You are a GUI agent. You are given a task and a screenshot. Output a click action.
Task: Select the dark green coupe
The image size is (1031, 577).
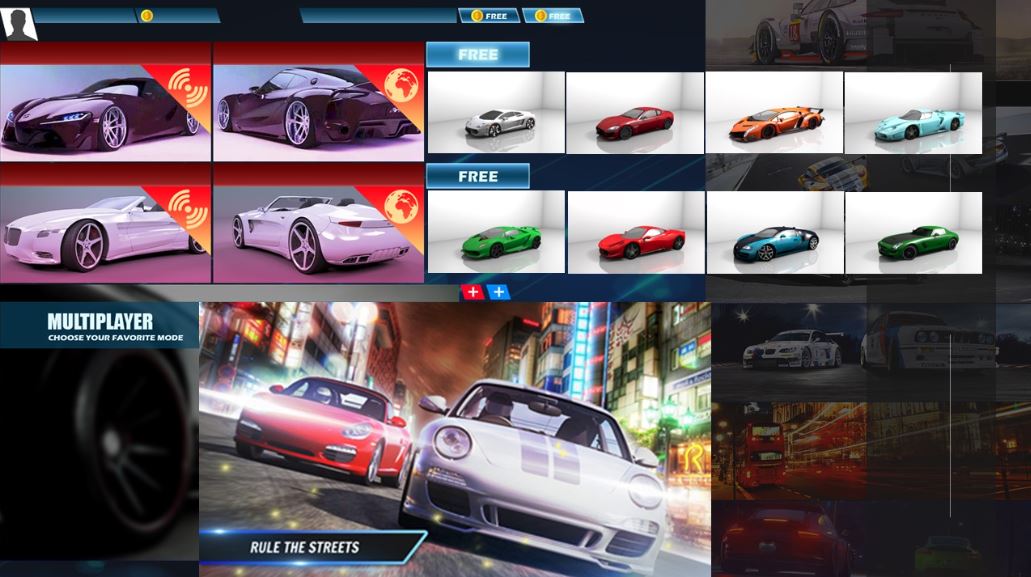click(x=913, y=233)
